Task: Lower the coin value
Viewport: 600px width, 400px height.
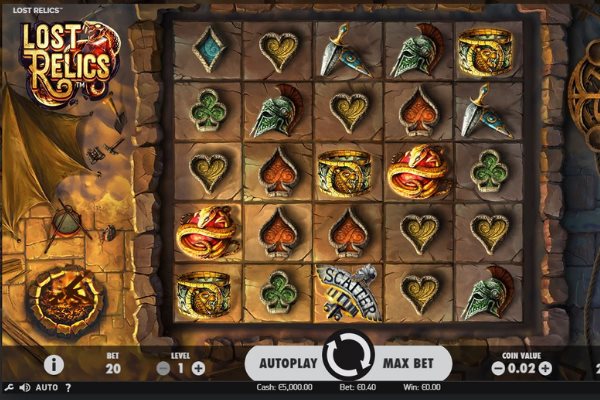Action: tap(497, 368)
